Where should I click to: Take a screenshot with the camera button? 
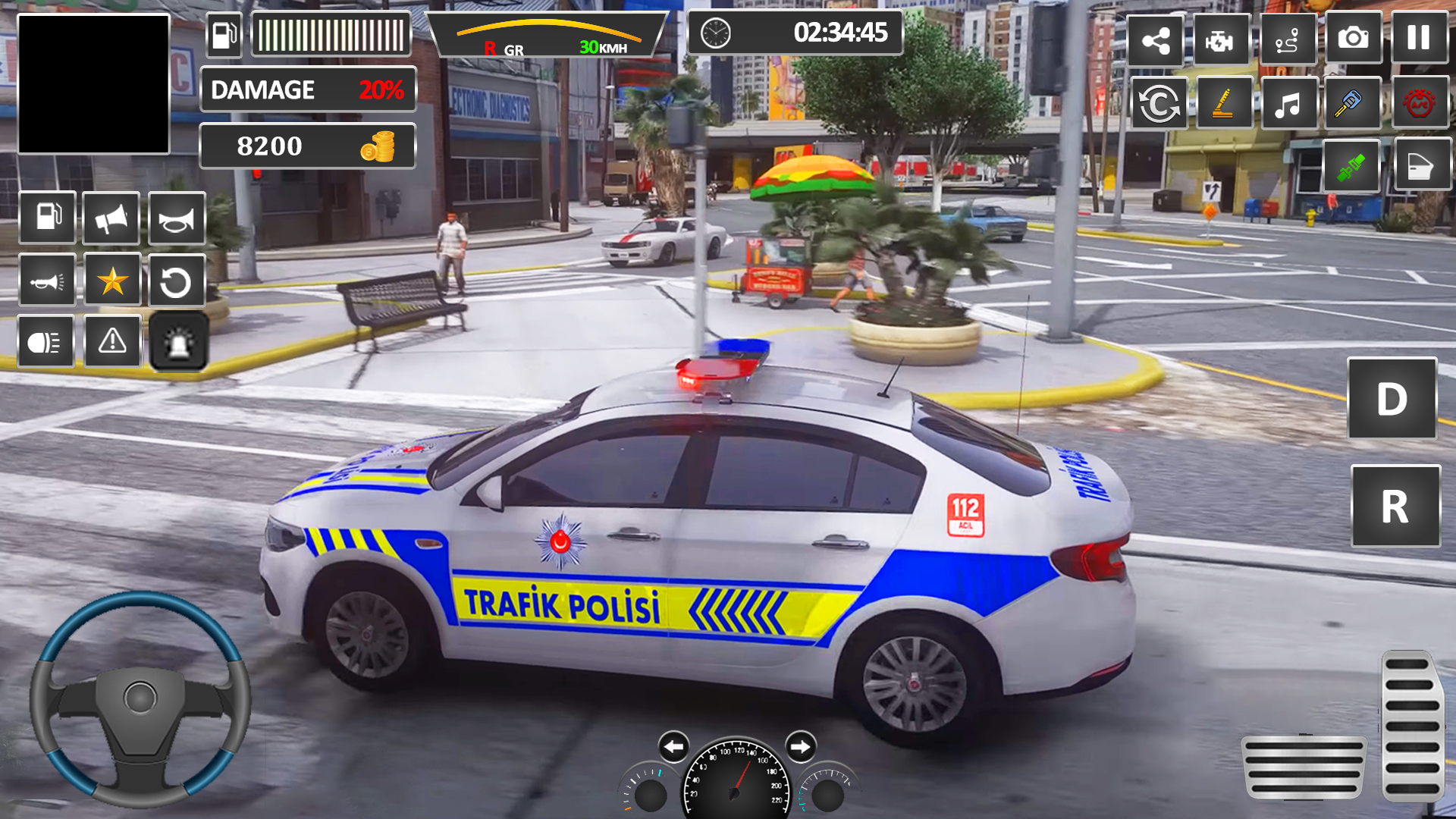(1353, 38)
